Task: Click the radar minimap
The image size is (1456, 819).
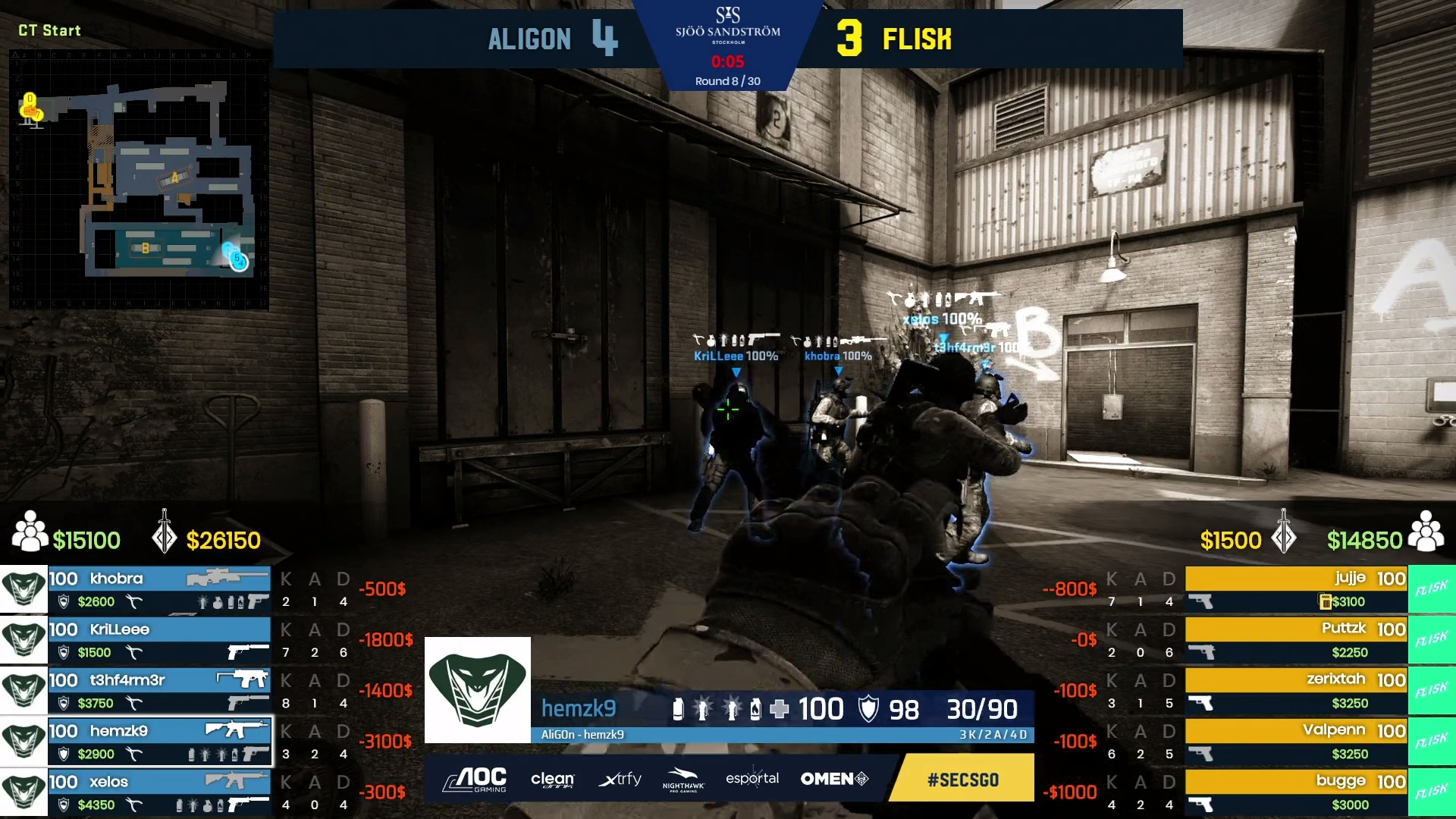Action: click(139, 180)
